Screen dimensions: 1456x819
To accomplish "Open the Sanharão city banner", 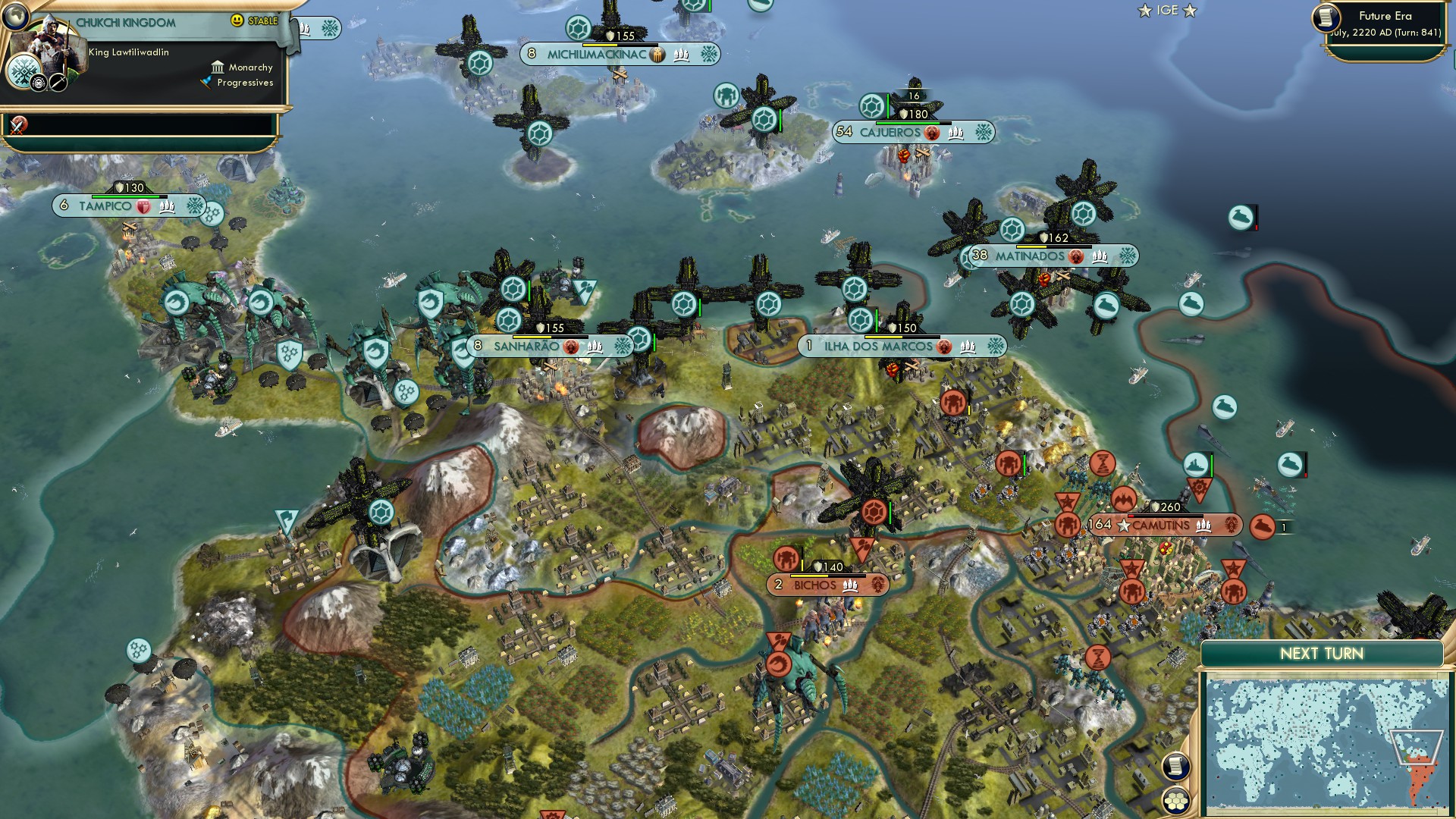I will [x=531, y=347].
